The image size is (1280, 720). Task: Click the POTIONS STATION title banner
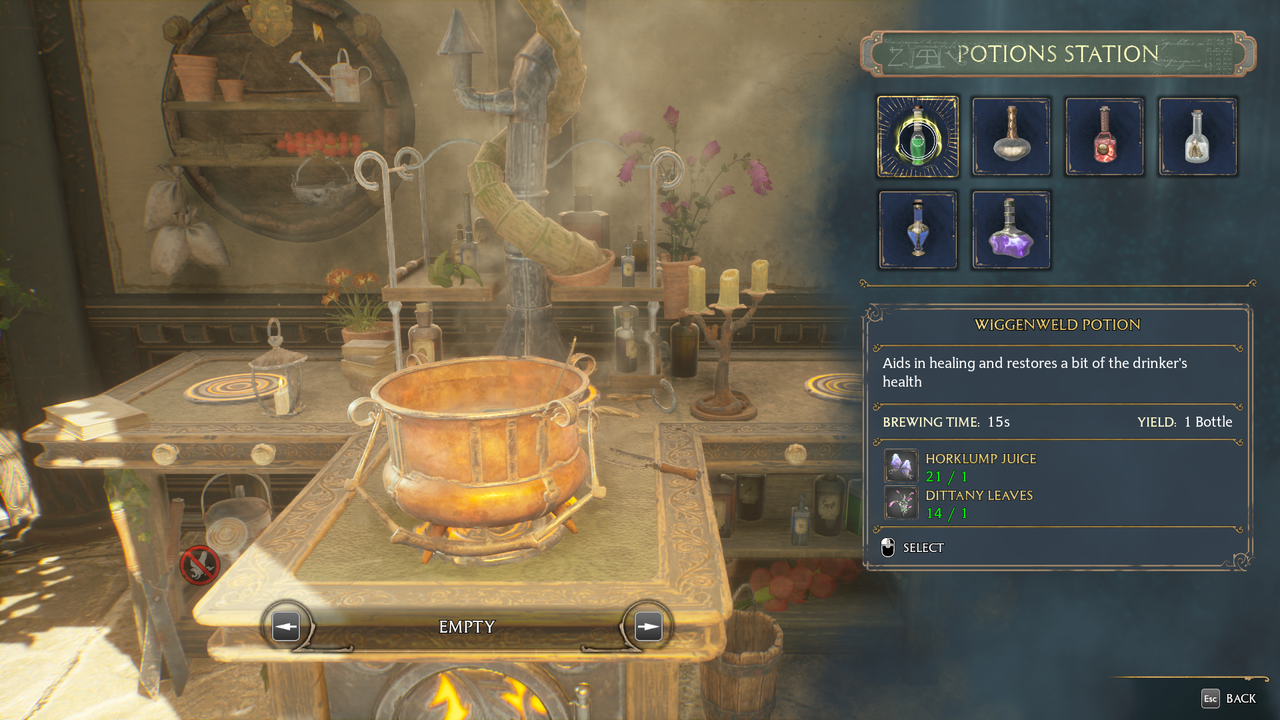pos(1057,54)
